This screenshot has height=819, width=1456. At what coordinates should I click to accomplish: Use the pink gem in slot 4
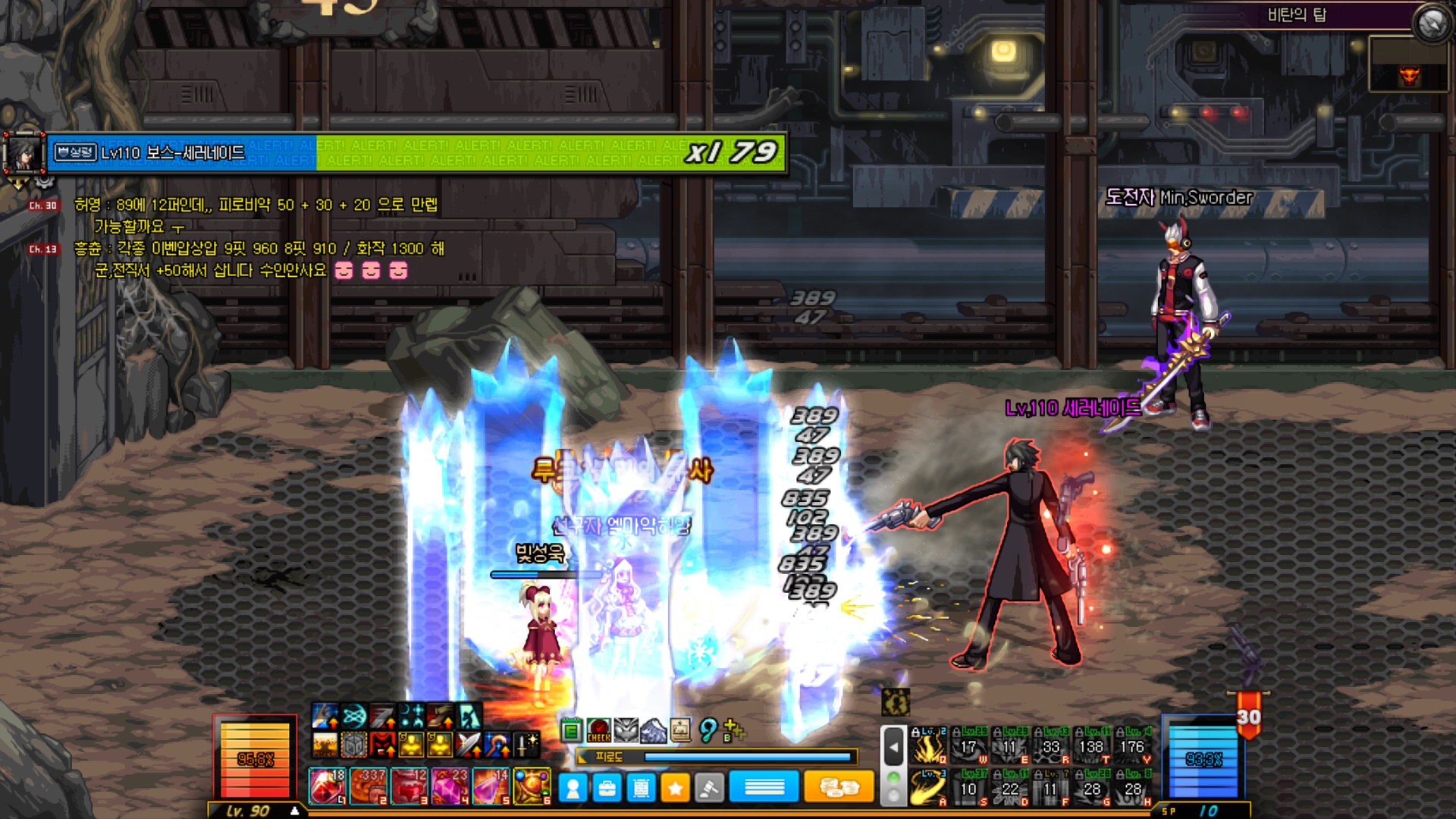pos(450,786)
